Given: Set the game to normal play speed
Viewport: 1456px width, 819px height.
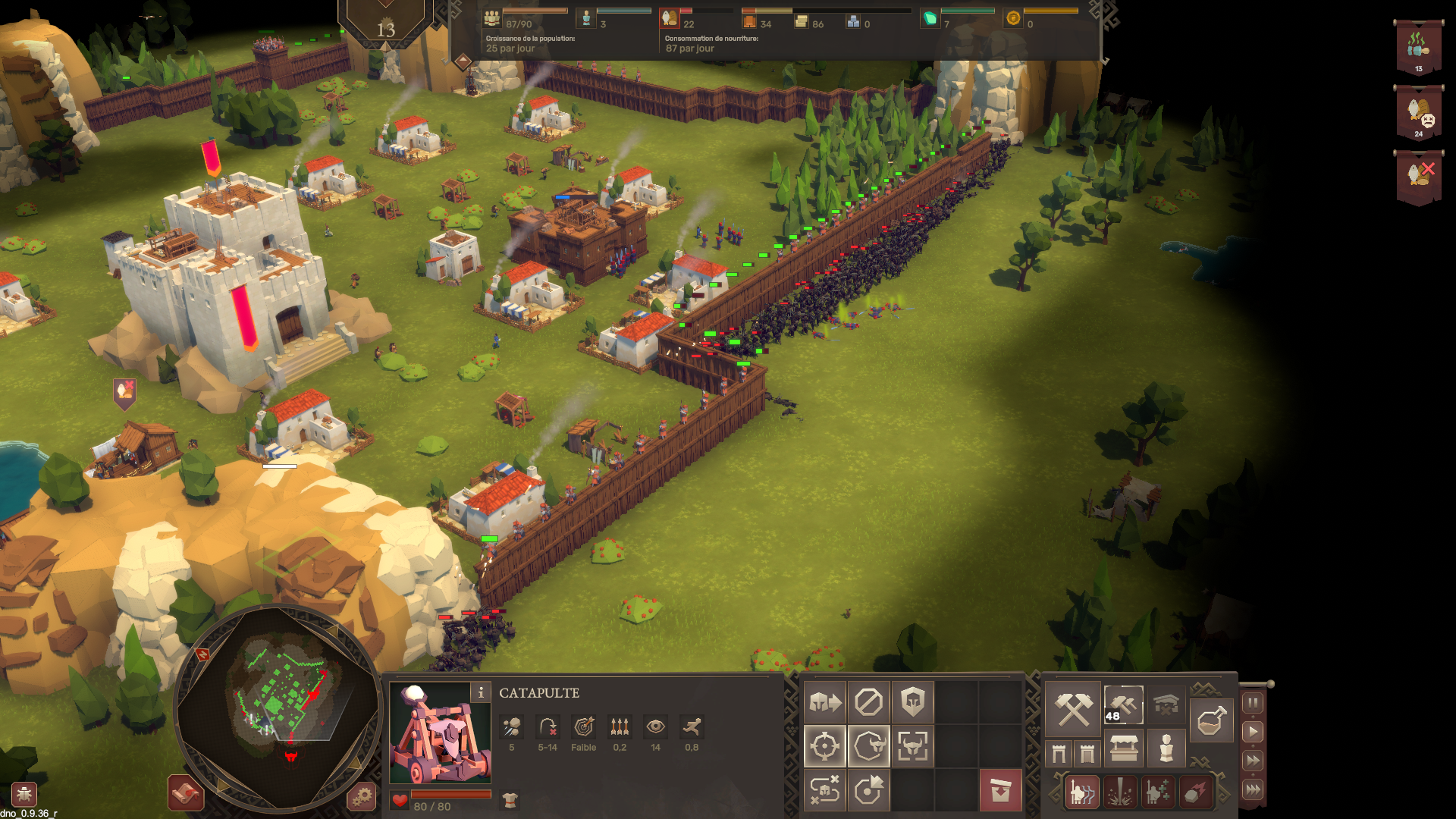Looking at the screenshot, I should [x=1253, y=732].
